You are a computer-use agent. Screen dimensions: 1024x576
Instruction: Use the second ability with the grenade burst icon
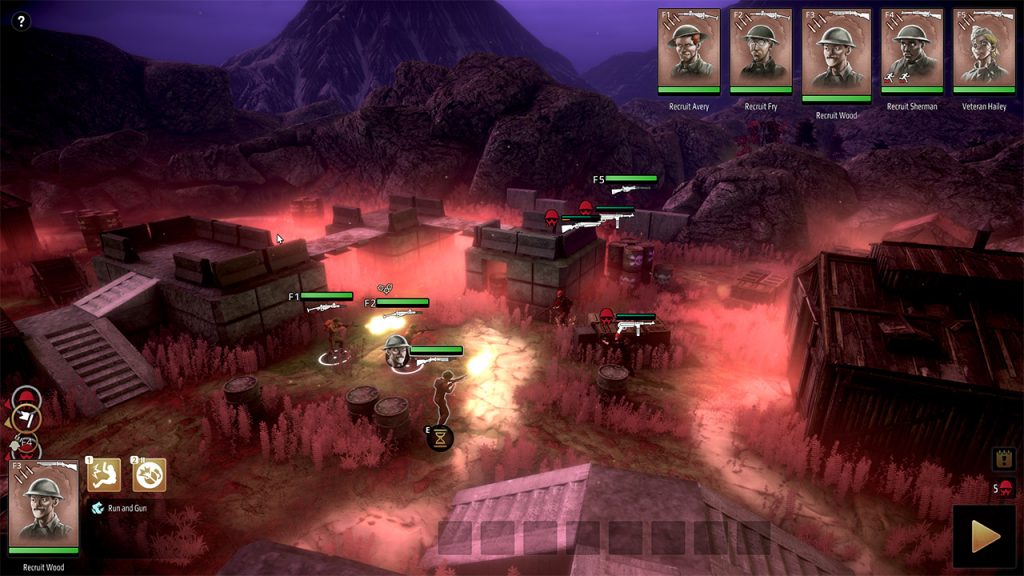[149, 475]
